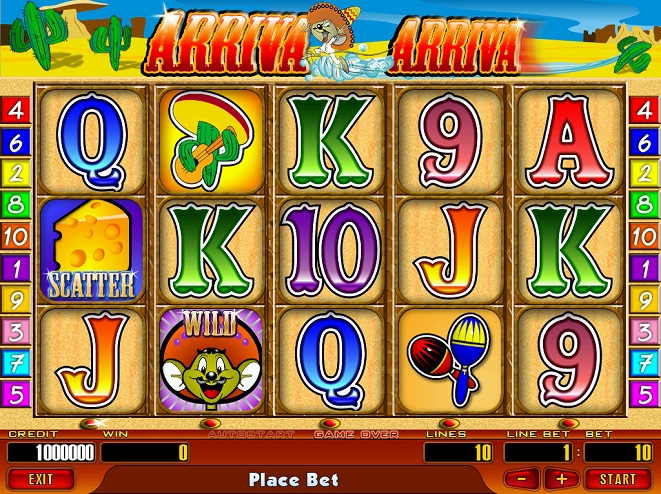This screenshot has height=494, width=661.
Task: Decrease the bet with the minus button
Action: coord(528,479)
